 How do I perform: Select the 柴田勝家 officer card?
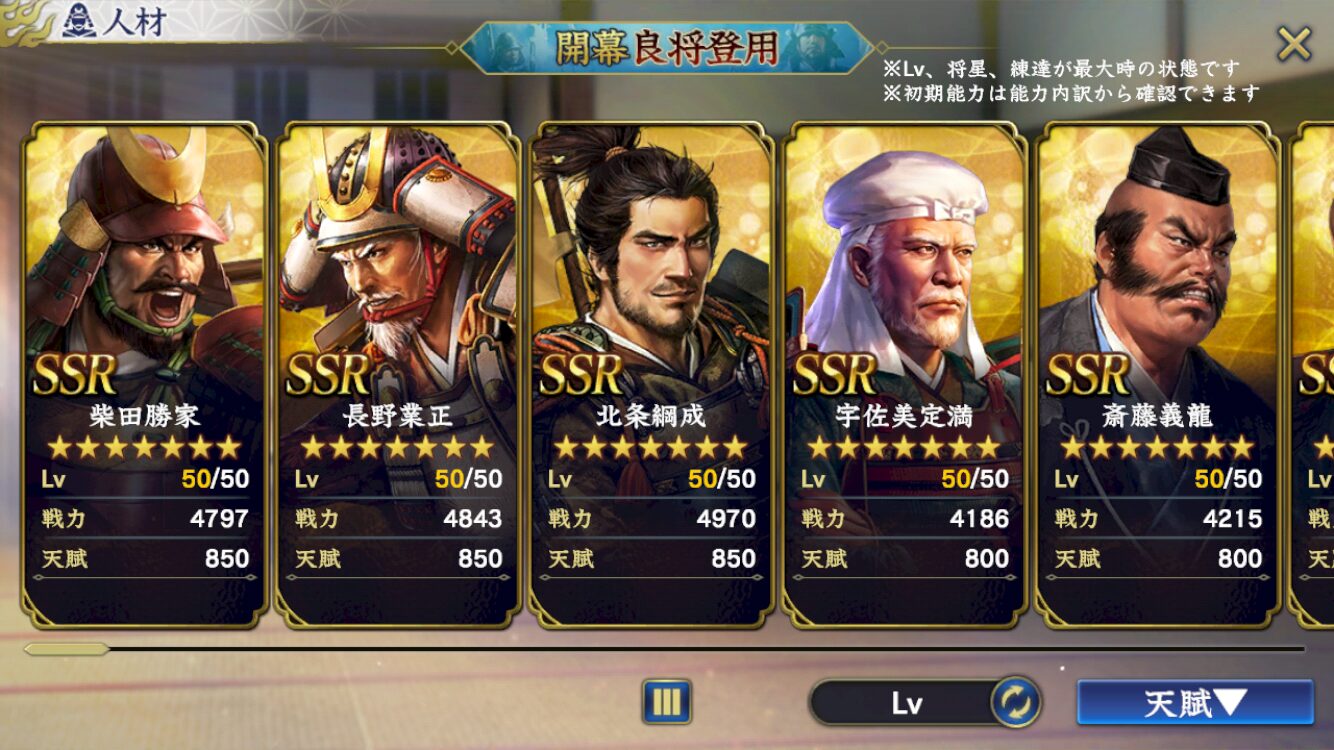coord(145,374)
